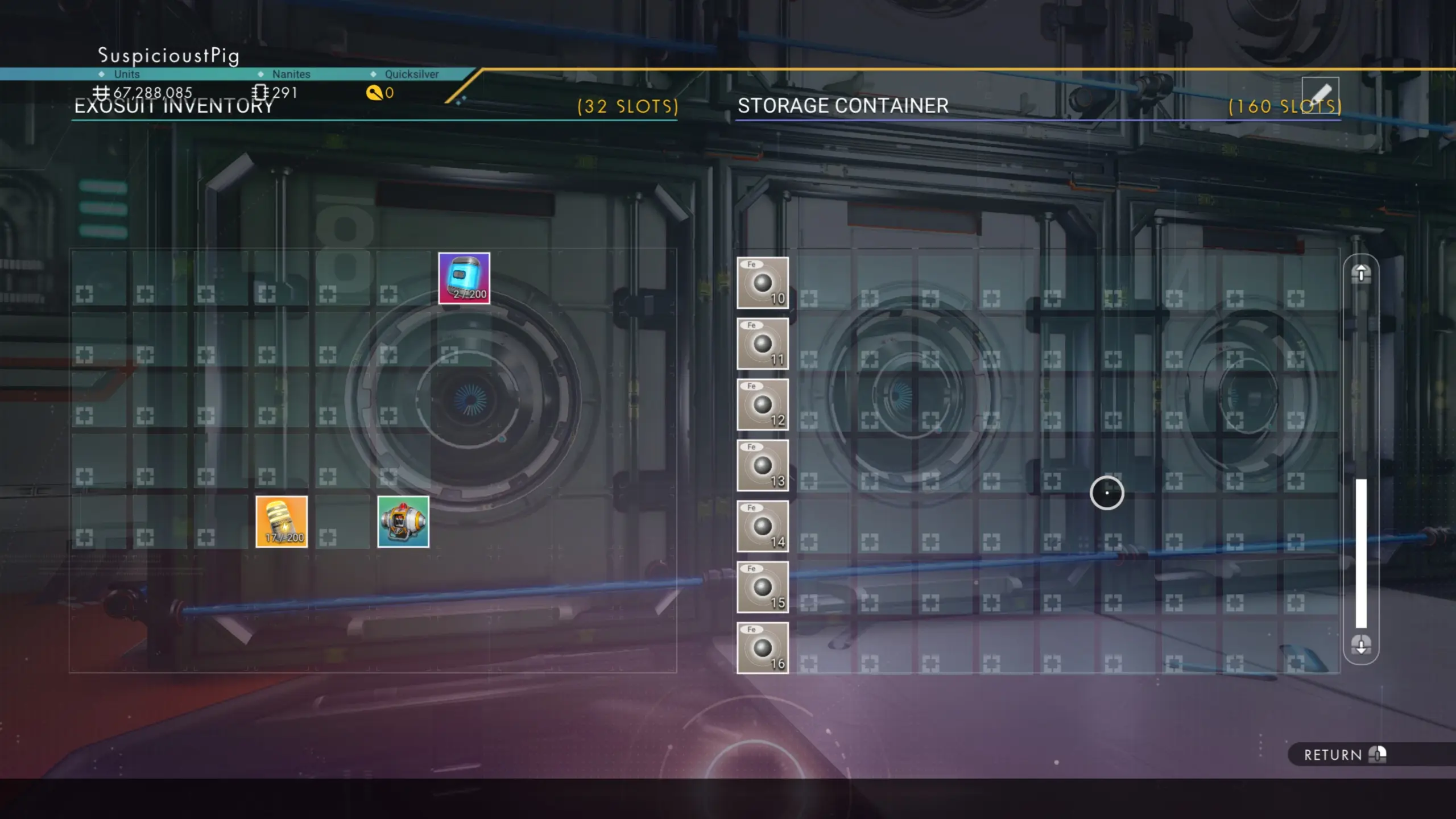Choose the Fe stack numbered 15
Image resolution: width=1456 pixels, height=819 pixels.
click(x=763, y=587)
